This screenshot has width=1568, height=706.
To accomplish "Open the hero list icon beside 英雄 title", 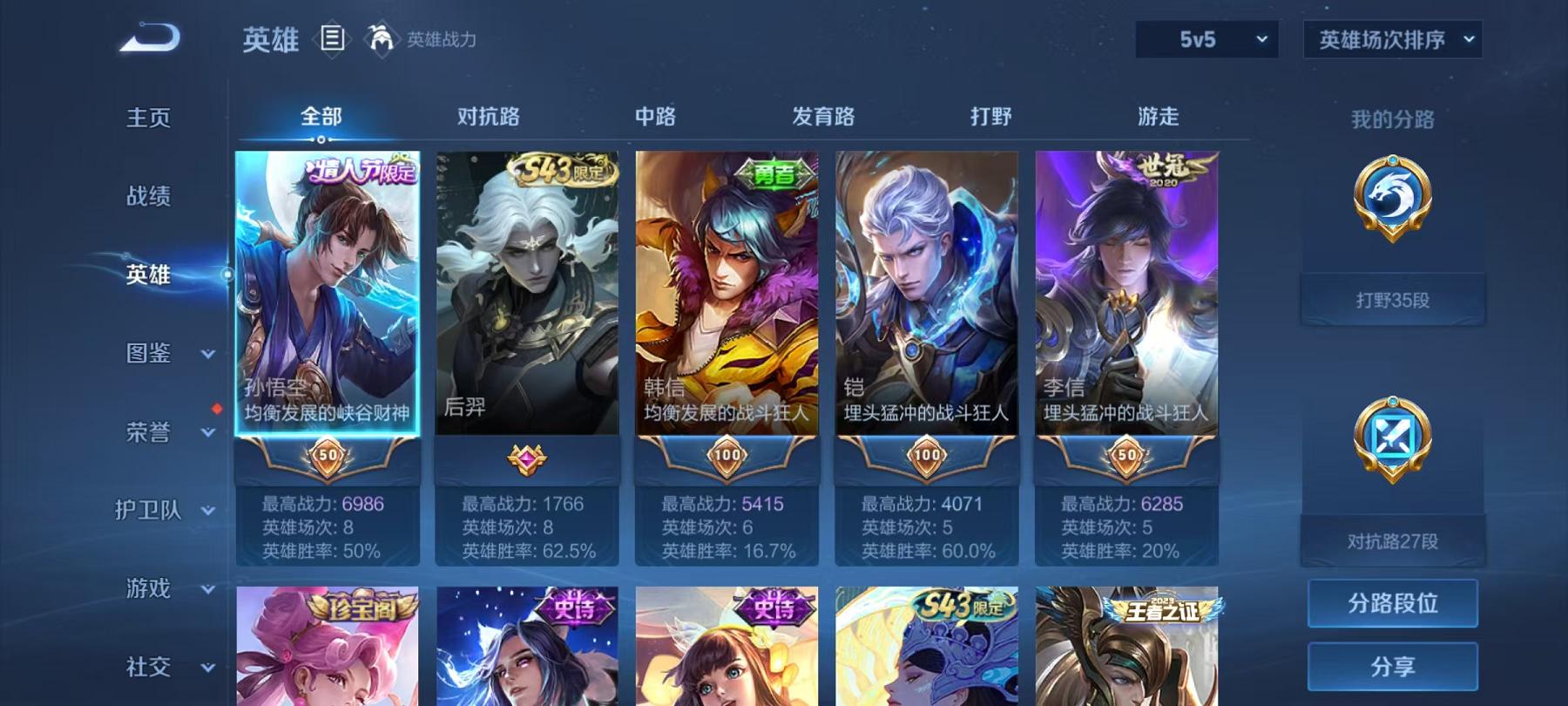I will click(334, 37).
